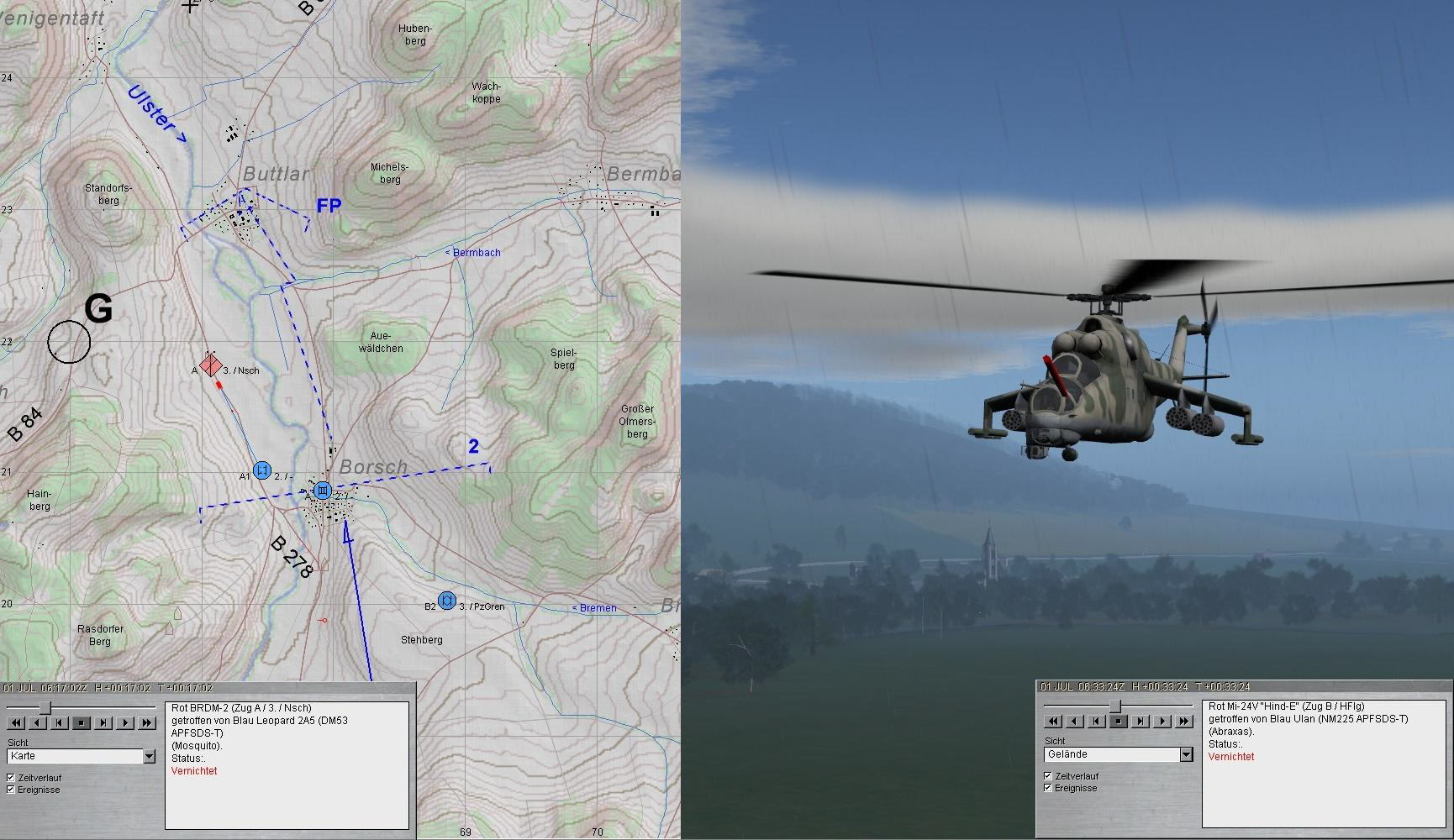
Task: Toggle Zeitverlauf checkbox in the Gelände panel
Action: [x=1048, y=776]
